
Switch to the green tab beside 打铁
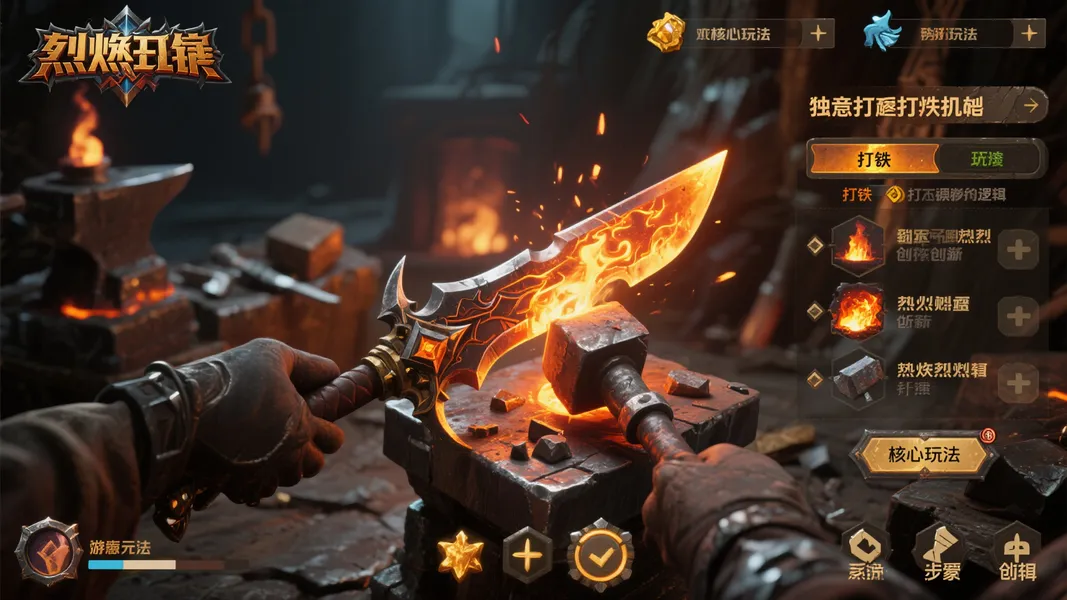pyautogui.click(x=987, y=159)
